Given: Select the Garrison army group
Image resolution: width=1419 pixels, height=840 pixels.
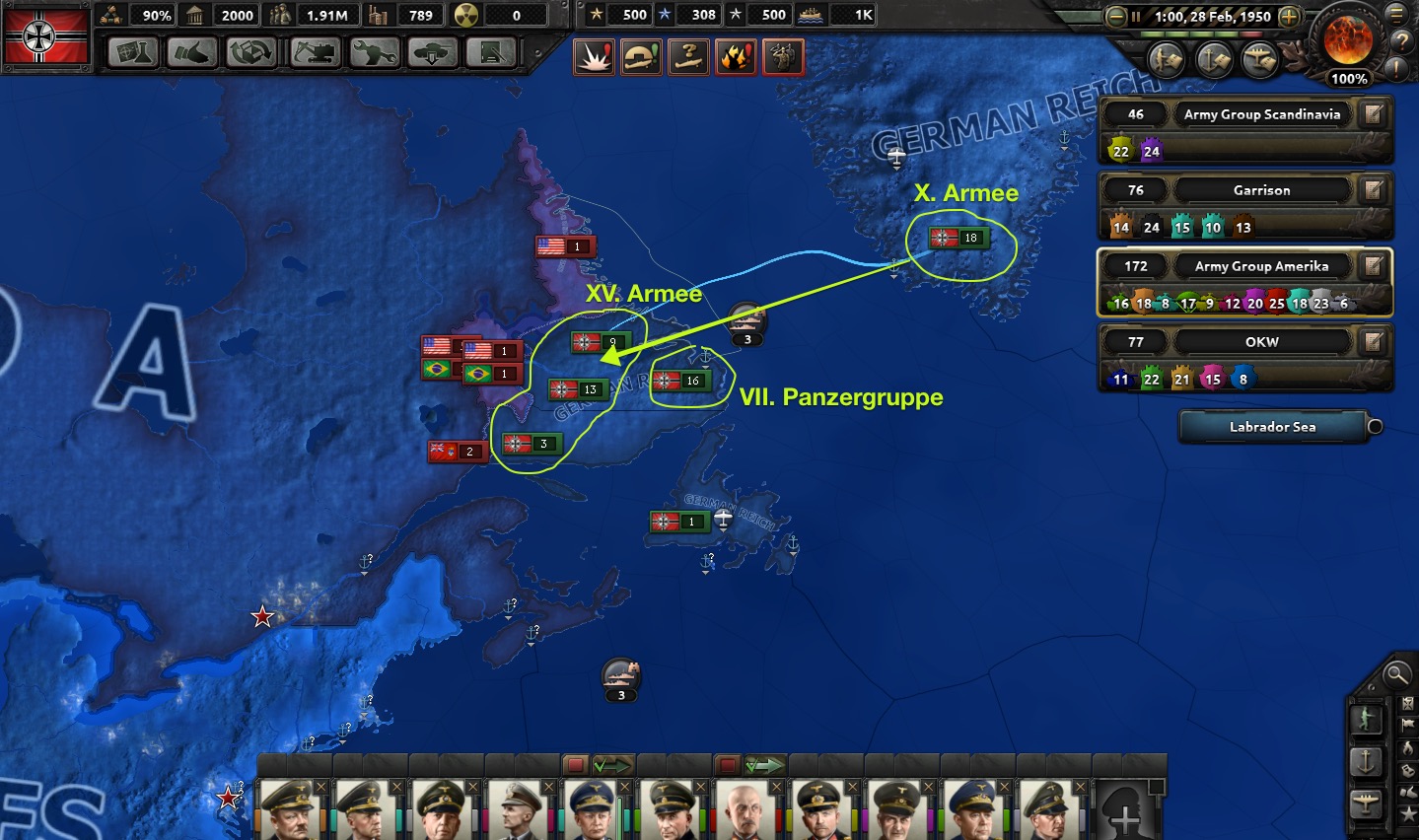Looking at the screenshot, I should click(x=1261, y=190).
